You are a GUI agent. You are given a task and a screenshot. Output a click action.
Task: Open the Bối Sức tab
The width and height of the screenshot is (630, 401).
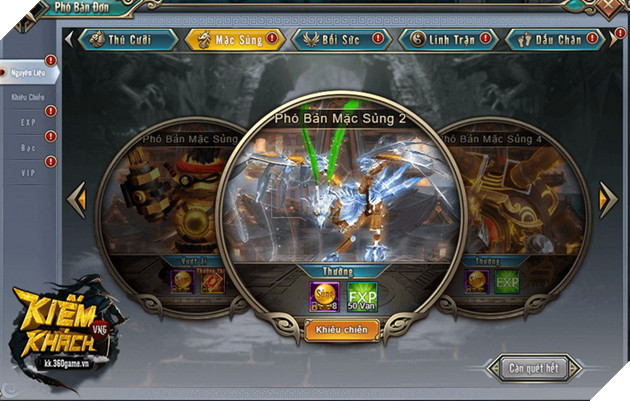pyautogui.click(x=337, y=40)
